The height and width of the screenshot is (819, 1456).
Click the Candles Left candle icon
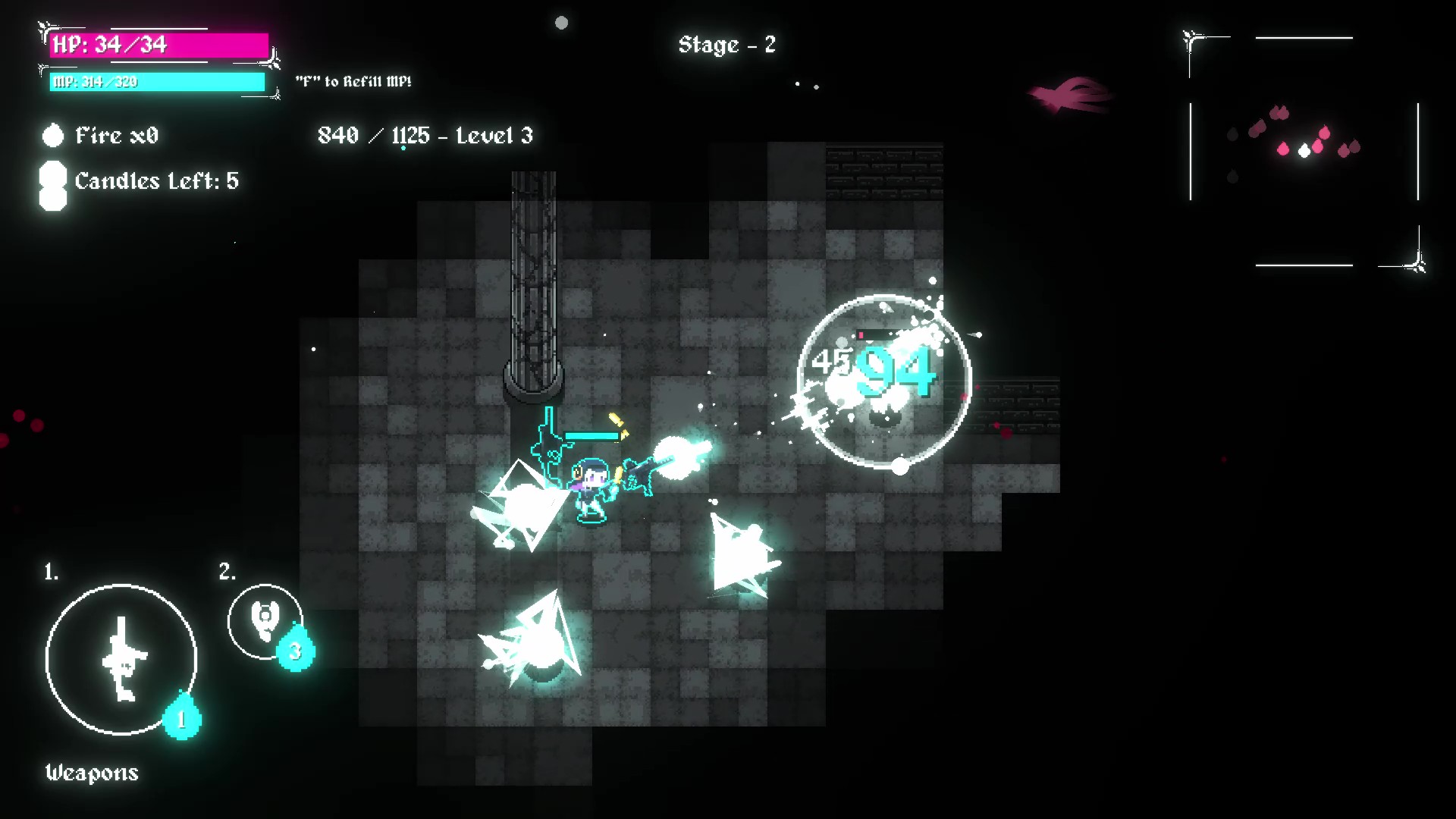tap(53, 184)
